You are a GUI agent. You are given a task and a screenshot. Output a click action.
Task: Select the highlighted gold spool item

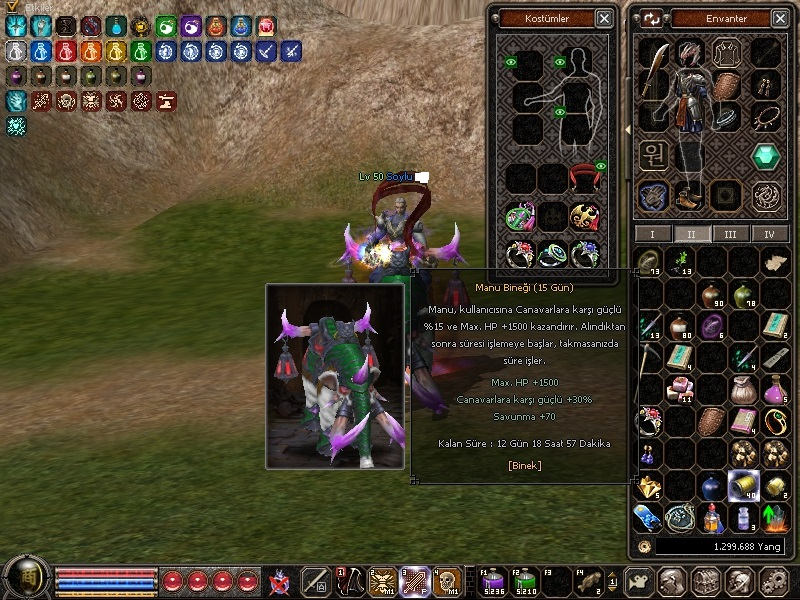(x=743, y=485)
